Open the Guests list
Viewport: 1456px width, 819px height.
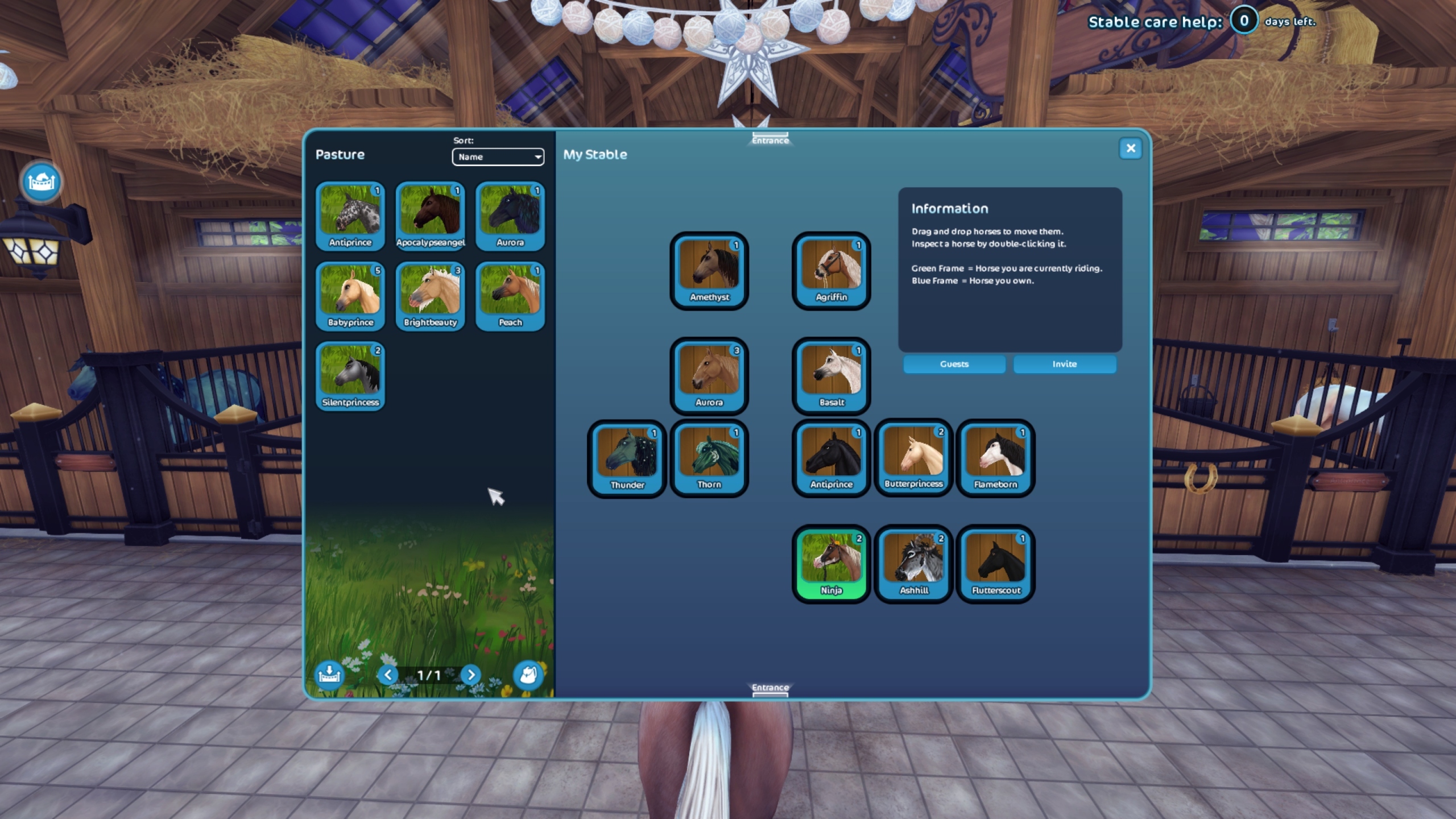[x=954, y=364]
